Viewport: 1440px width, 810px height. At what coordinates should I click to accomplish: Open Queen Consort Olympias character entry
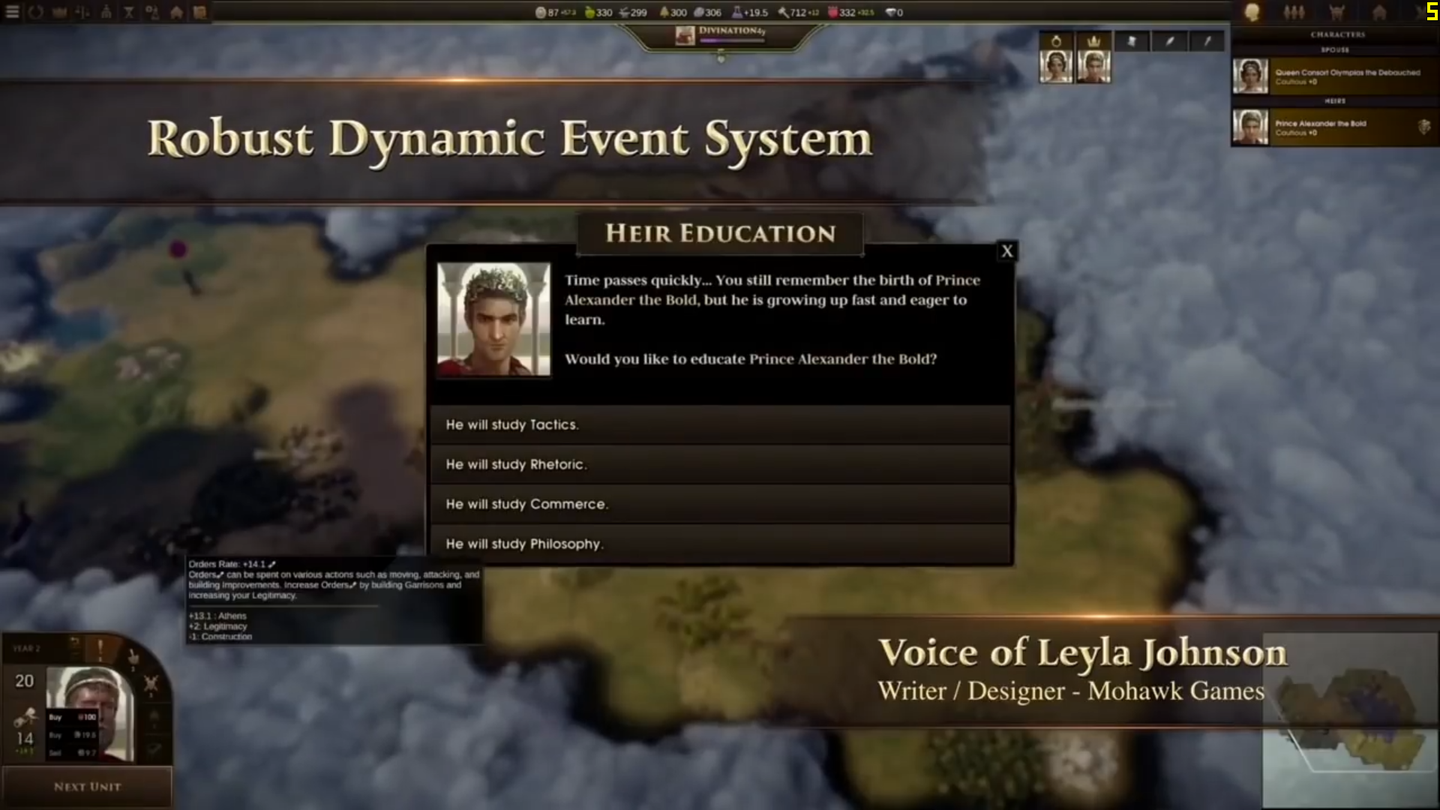tap(1334, 76)
